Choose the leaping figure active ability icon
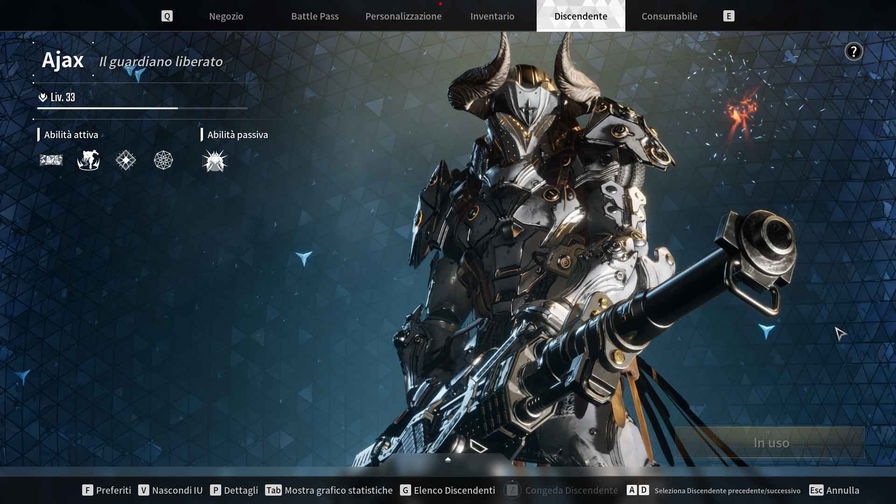This screenshot has height=504, width=896. [88, 160]
